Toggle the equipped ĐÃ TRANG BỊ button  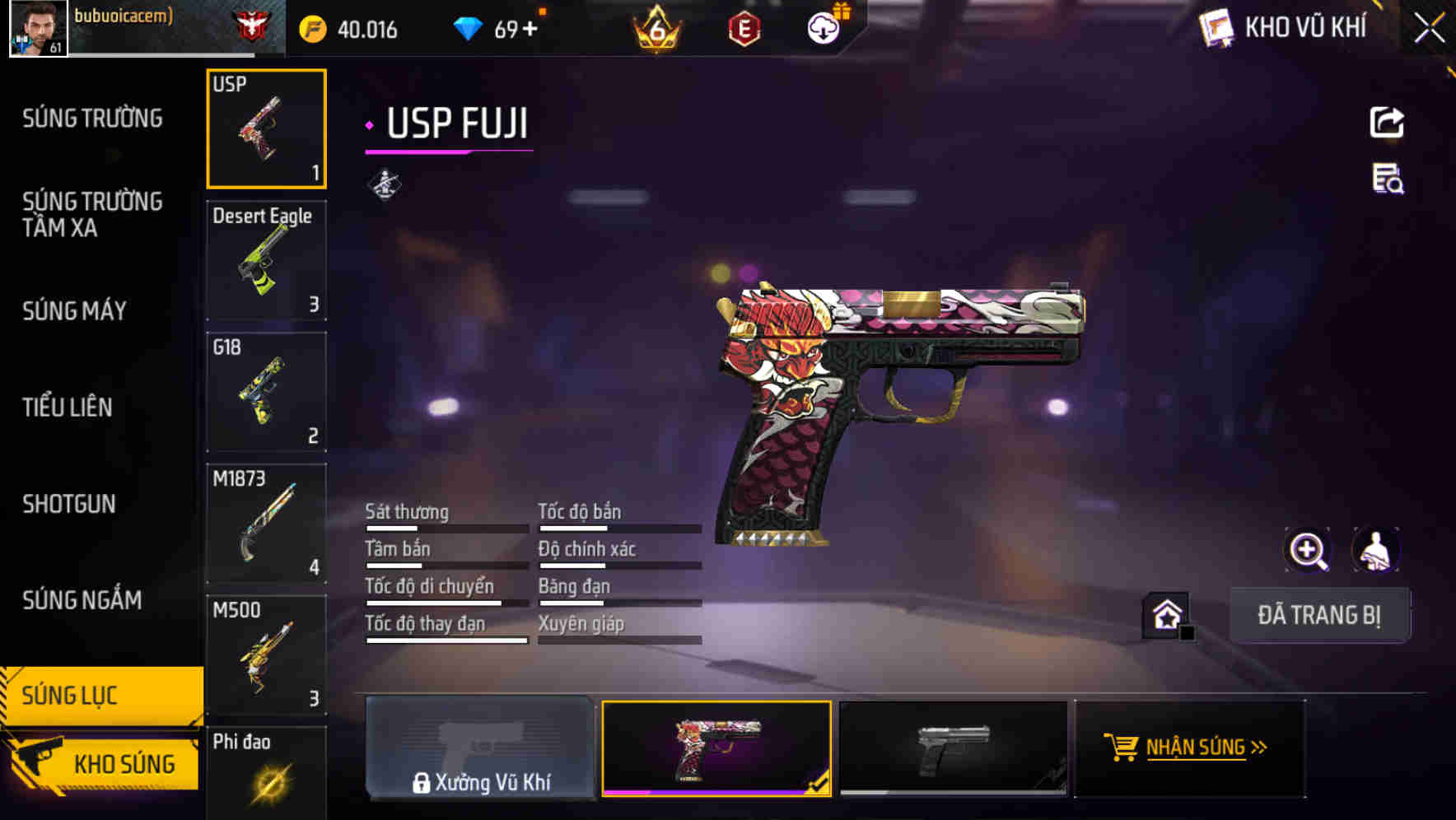[1320, 615]
